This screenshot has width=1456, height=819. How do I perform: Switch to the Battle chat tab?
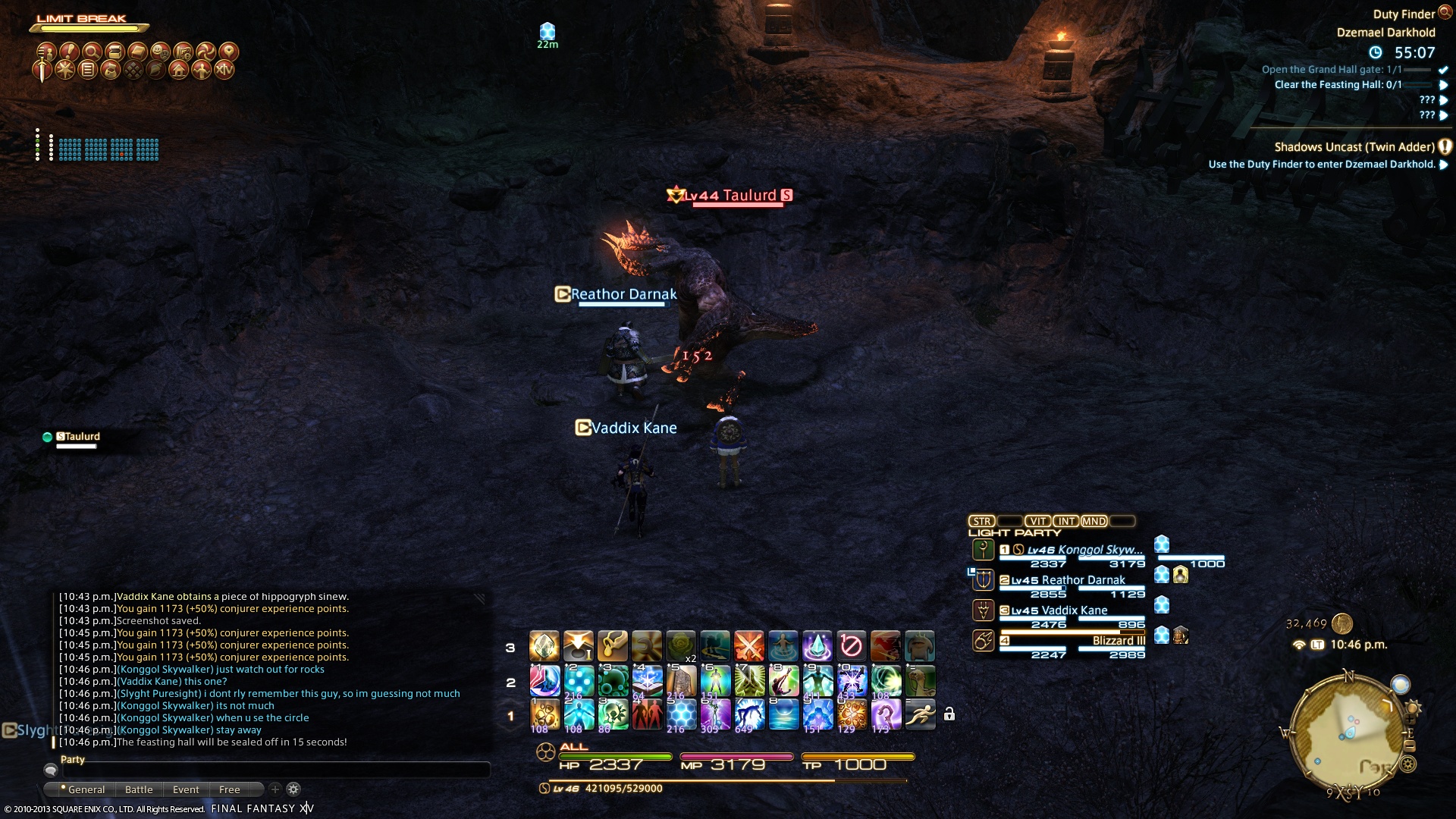(x=139, y=789)
